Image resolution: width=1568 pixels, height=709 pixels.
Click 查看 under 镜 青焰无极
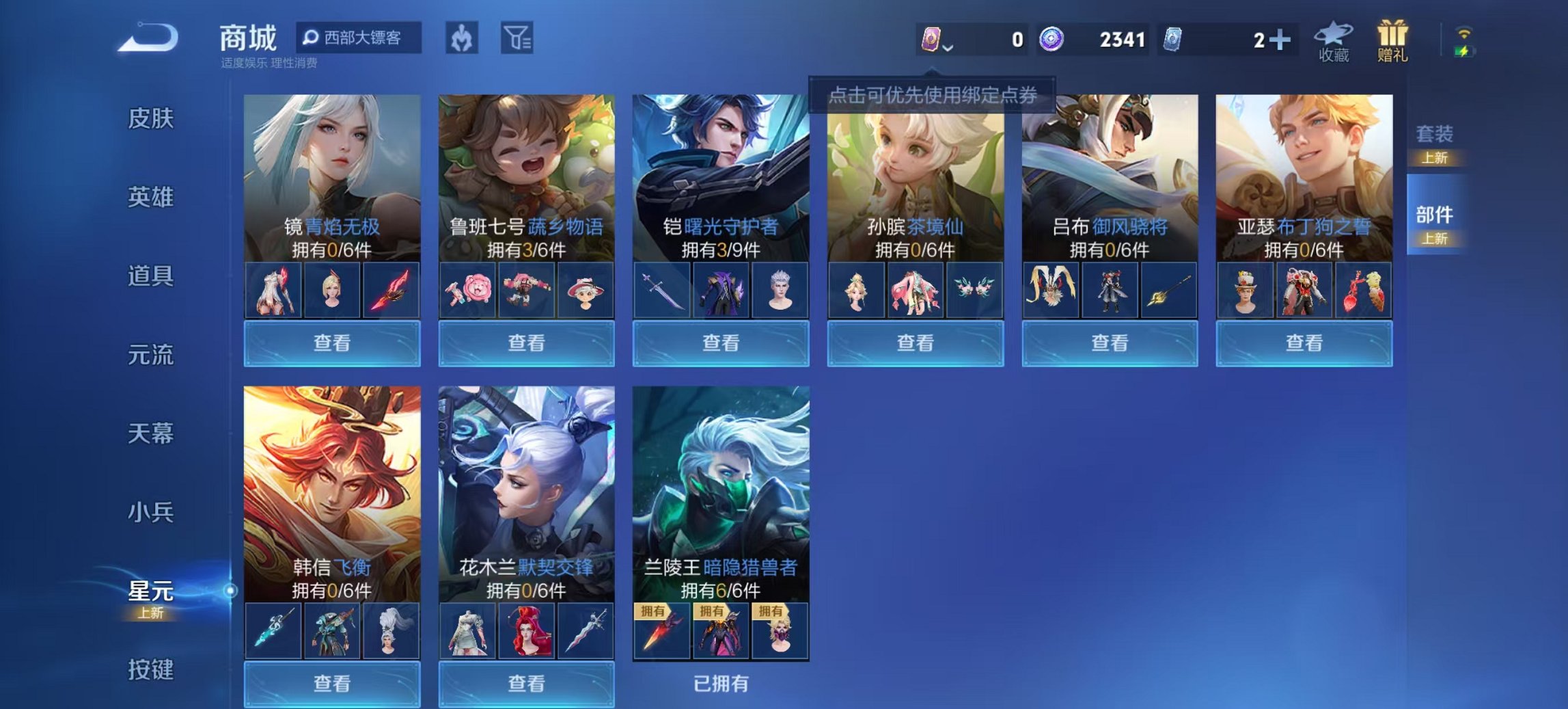click(333, 344)
